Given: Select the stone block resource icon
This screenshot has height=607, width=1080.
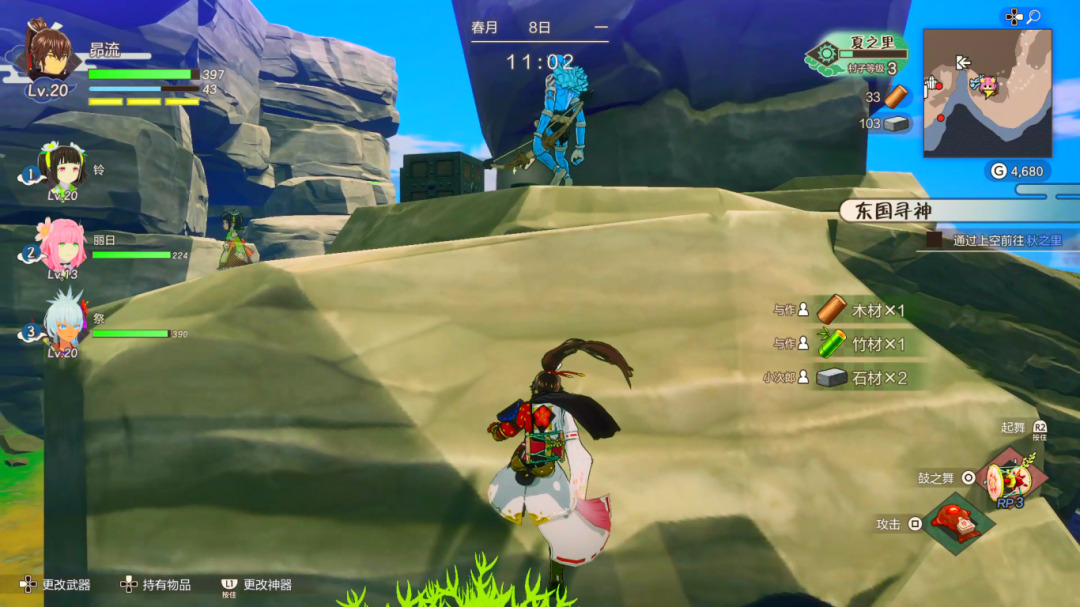Looking at the screenshot, I should coord(897,124).
